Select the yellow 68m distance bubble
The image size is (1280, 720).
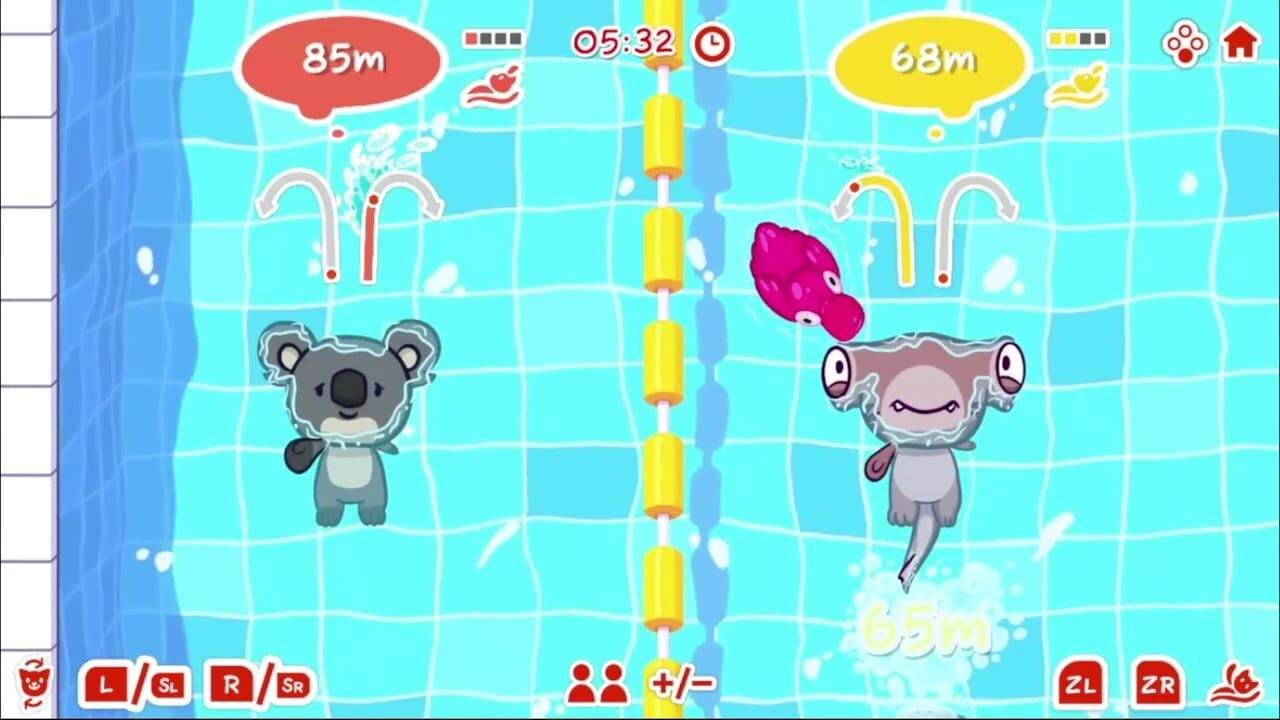pyautogui.click(x=930, y=58)
